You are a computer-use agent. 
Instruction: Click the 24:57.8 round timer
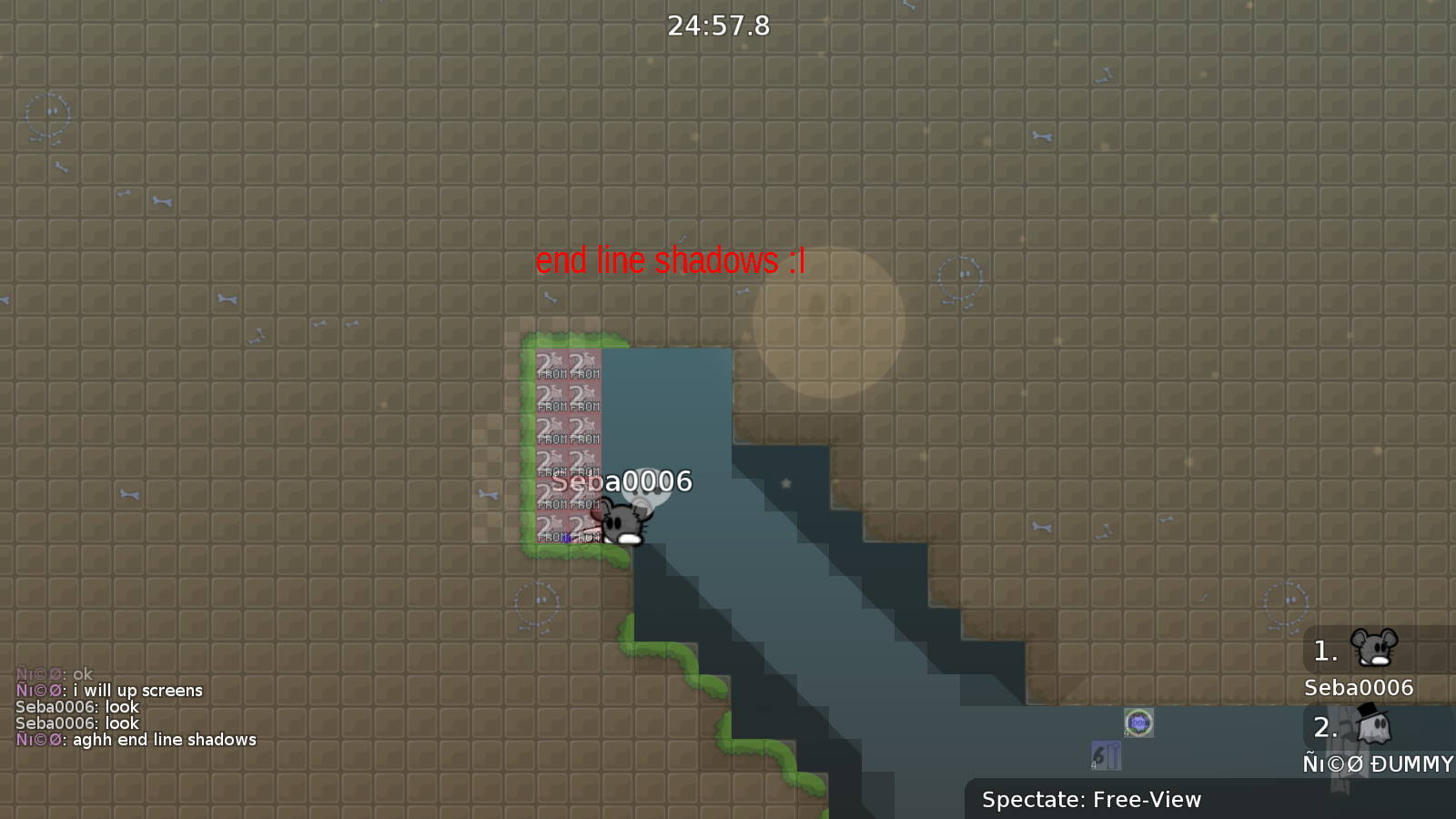click(718, 25)
